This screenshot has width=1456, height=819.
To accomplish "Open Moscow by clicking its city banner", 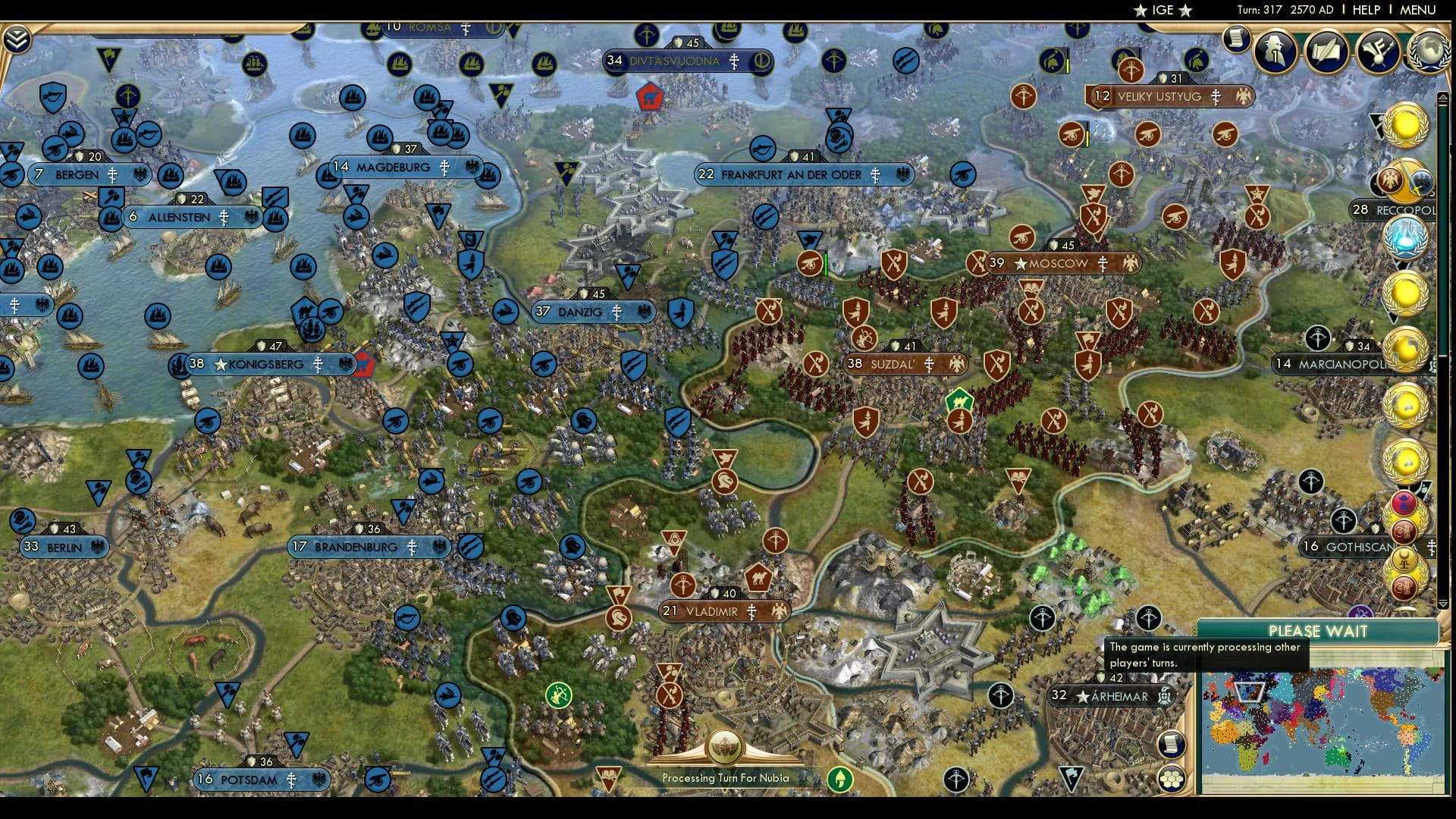I will tap(1054, 264).
